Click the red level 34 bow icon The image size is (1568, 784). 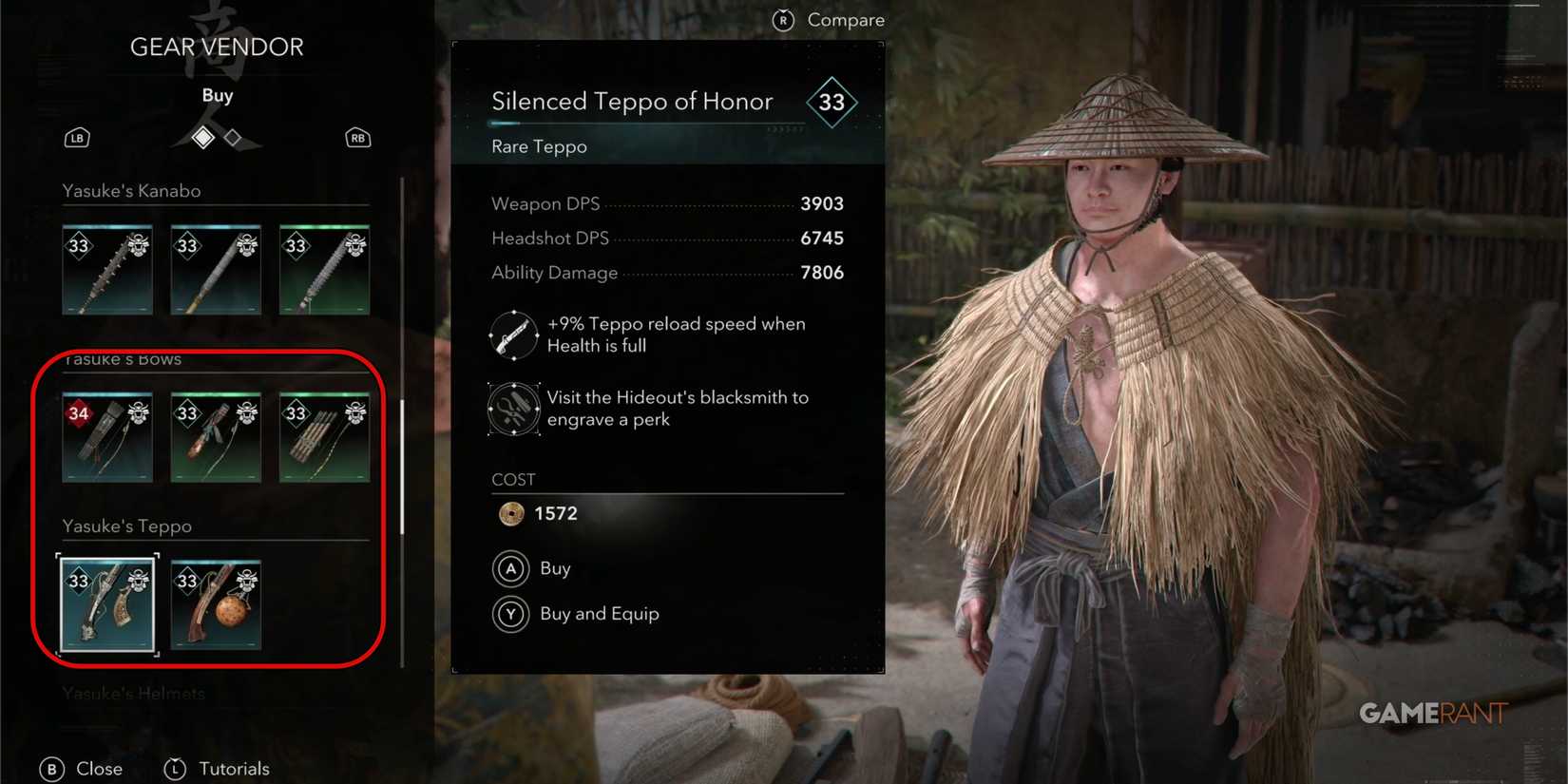[x=106, y=436]
